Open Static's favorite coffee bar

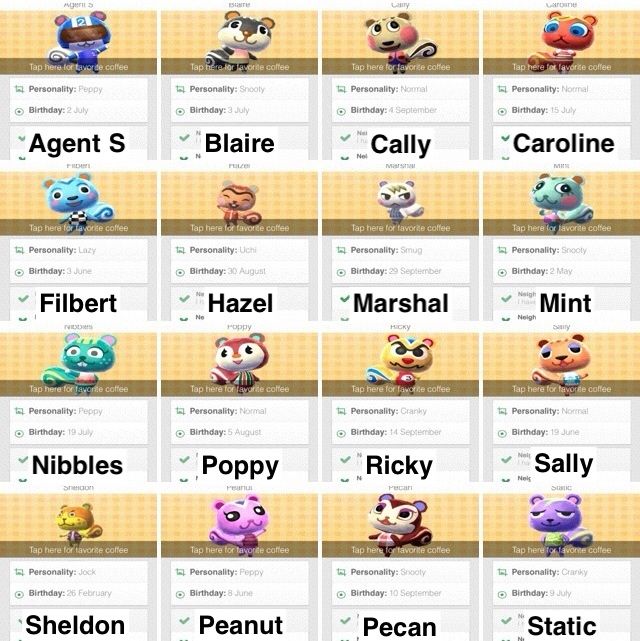[x=561, y=549]
